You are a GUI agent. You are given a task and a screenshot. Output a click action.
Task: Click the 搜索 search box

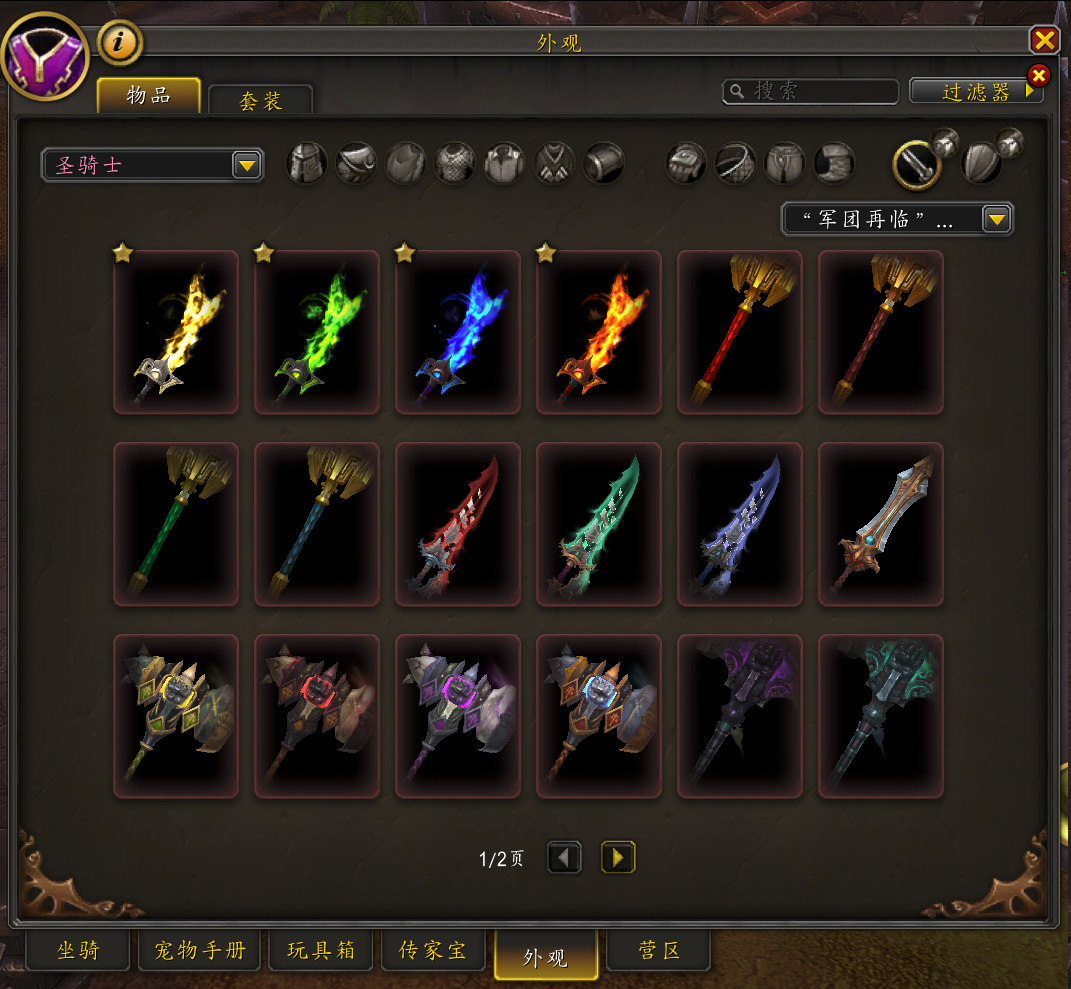click(x=810, y=92)
